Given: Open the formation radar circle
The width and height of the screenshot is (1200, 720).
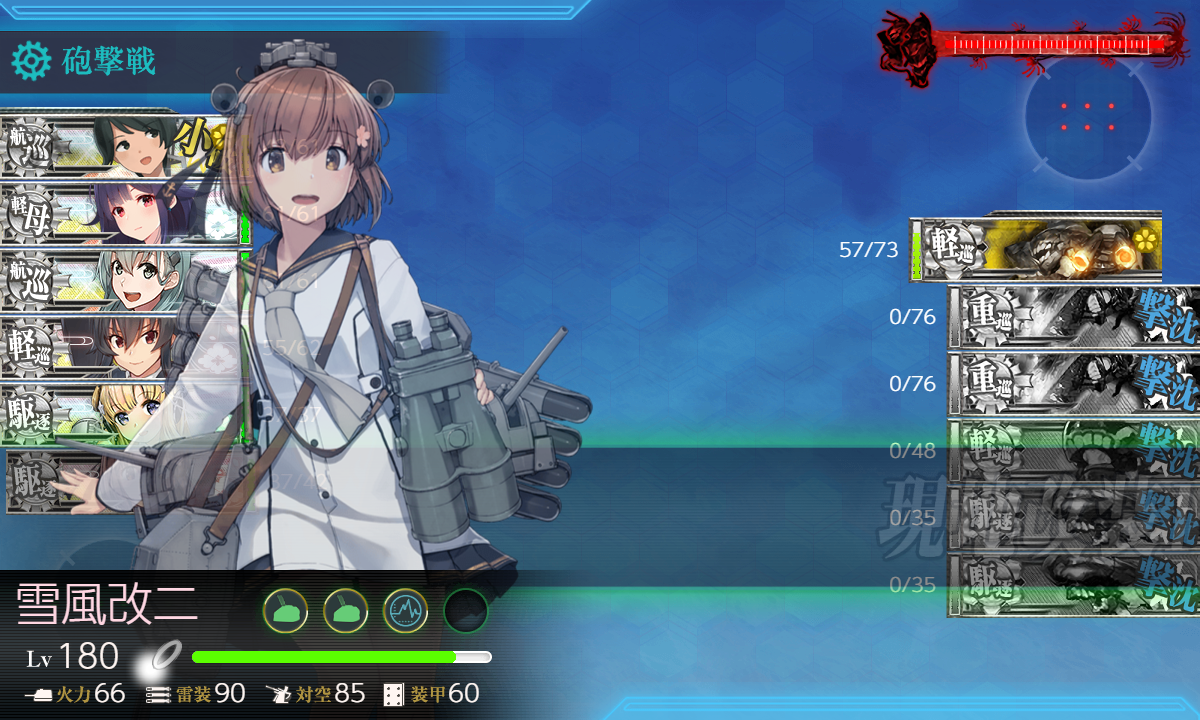Looking at the screenshot, I should 1087,117.
